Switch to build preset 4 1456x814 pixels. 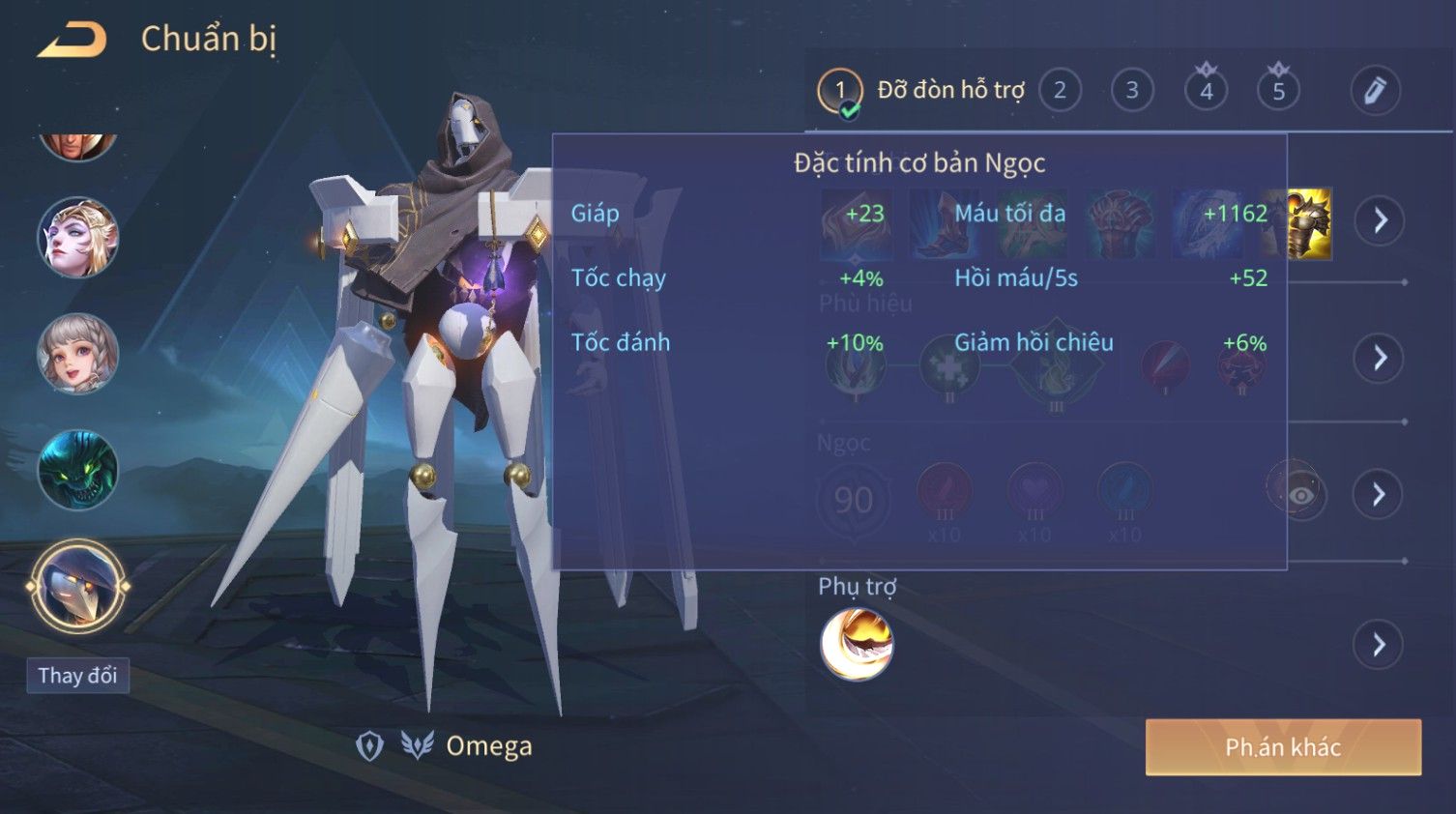pos(1206,91)
